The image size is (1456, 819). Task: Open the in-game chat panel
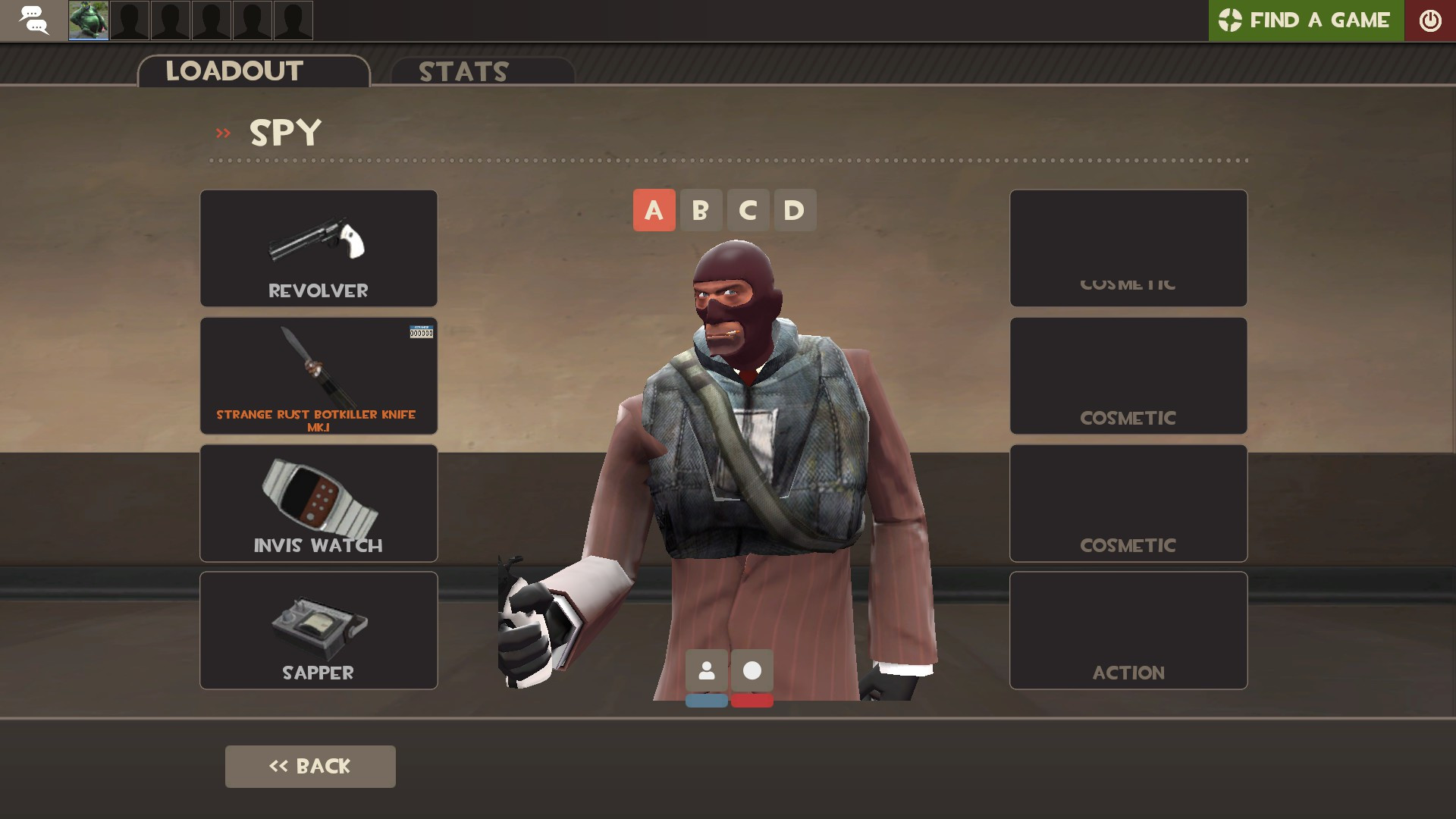point(33,20)
